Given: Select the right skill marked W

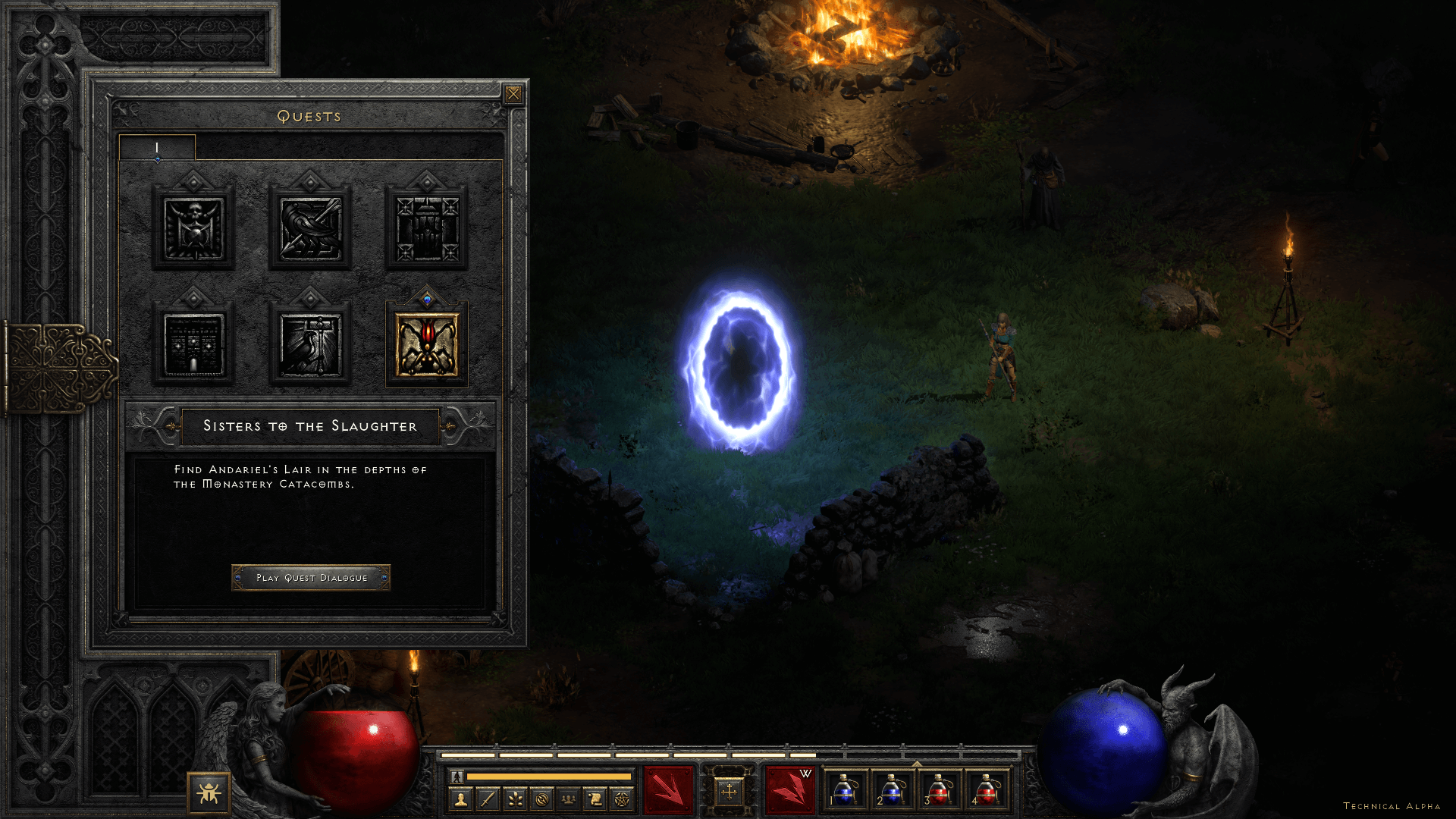Looking at the screenshot, I should pyautogui.click(x=789, y=790).
